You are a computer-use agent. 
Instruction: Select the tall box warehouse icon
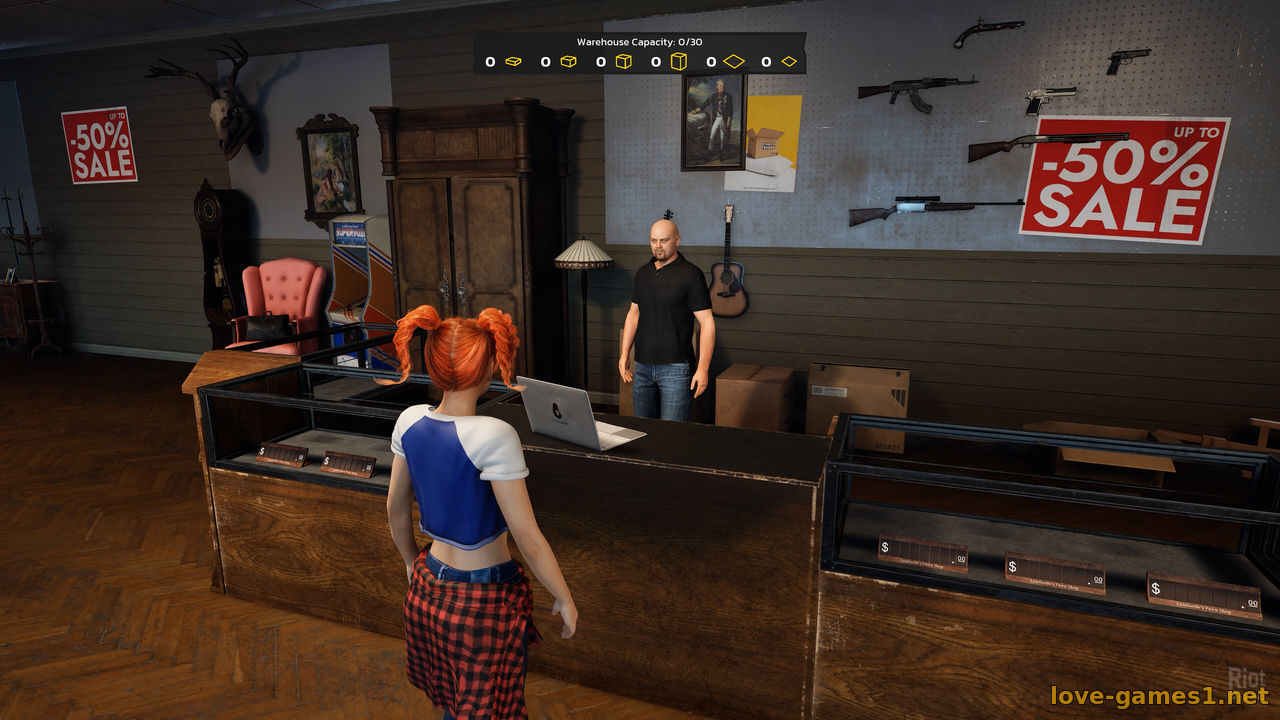pyautogui.click(x=679, y=62)
